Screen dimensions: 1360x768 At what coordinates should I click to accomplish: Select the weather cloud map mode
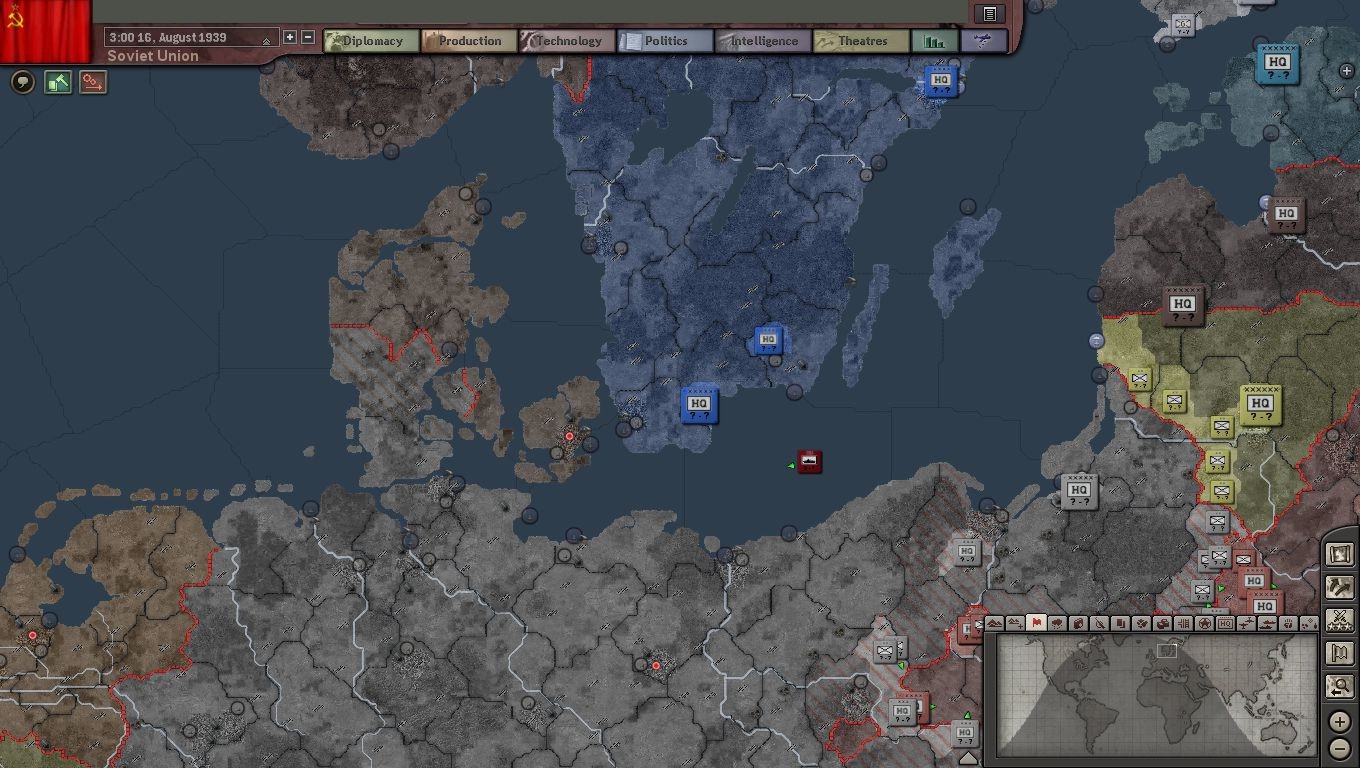point(1057,623)
